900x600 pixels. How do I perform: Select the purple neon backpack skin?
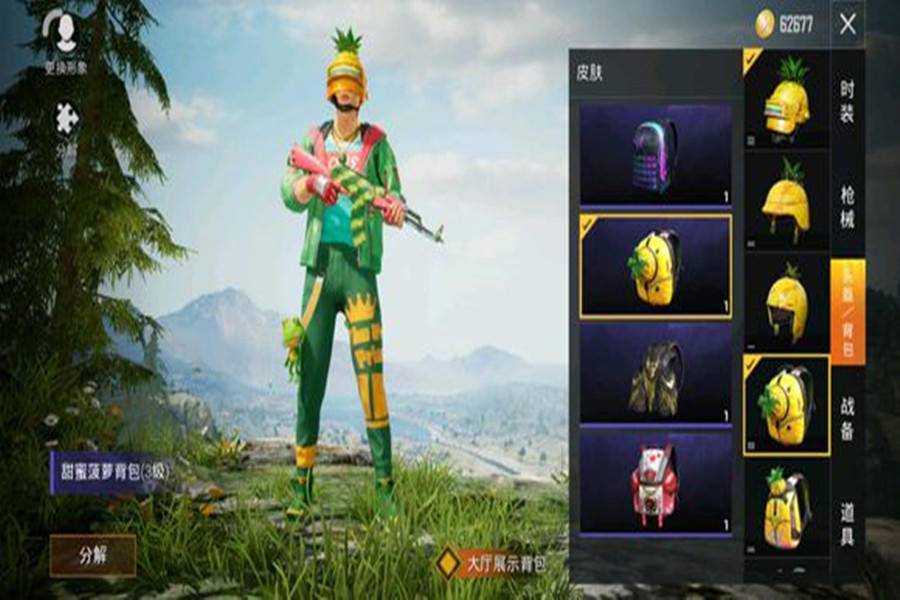[x=655, y=155]
